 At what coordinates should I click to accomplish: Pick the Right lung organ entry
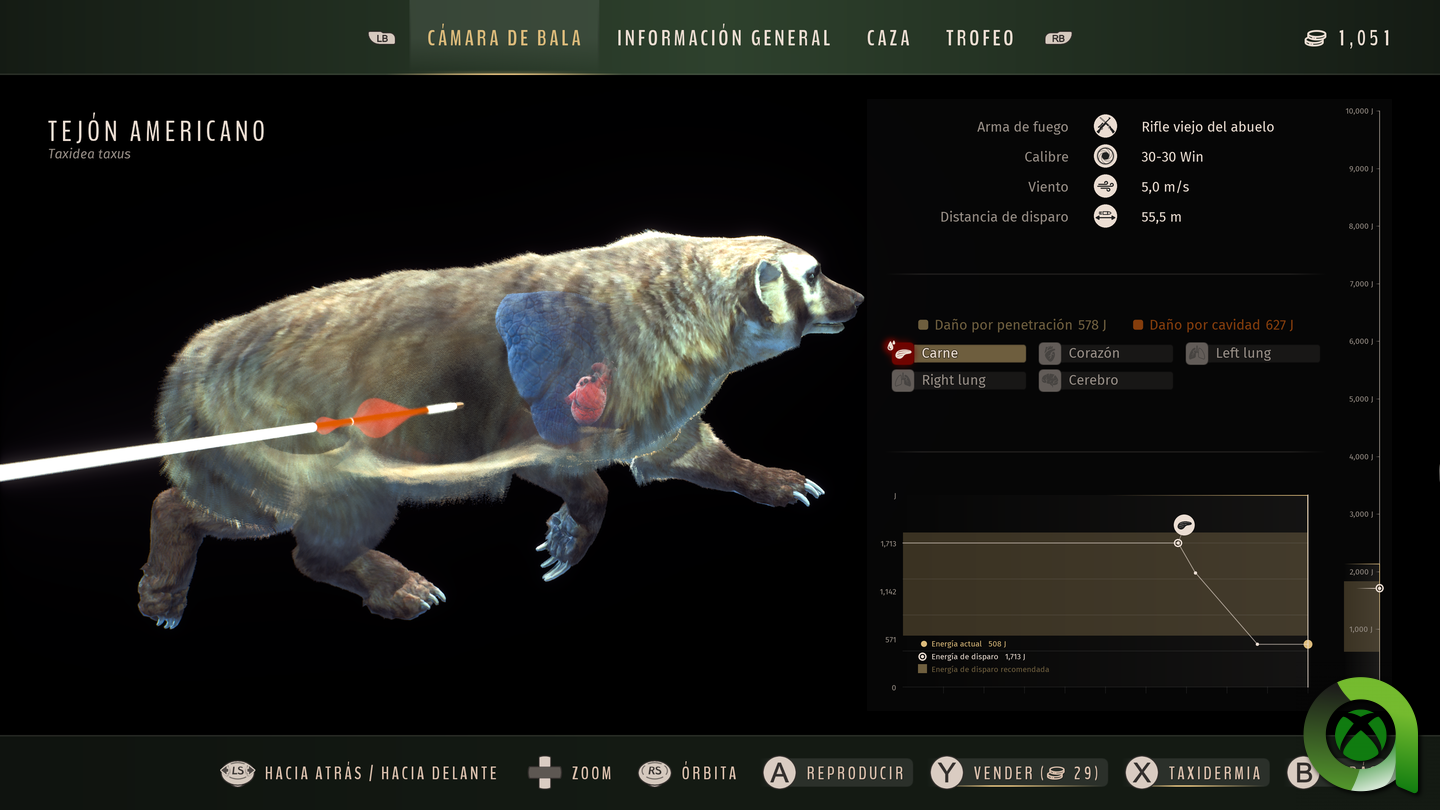pyautogui.click(x=958, y=380)
